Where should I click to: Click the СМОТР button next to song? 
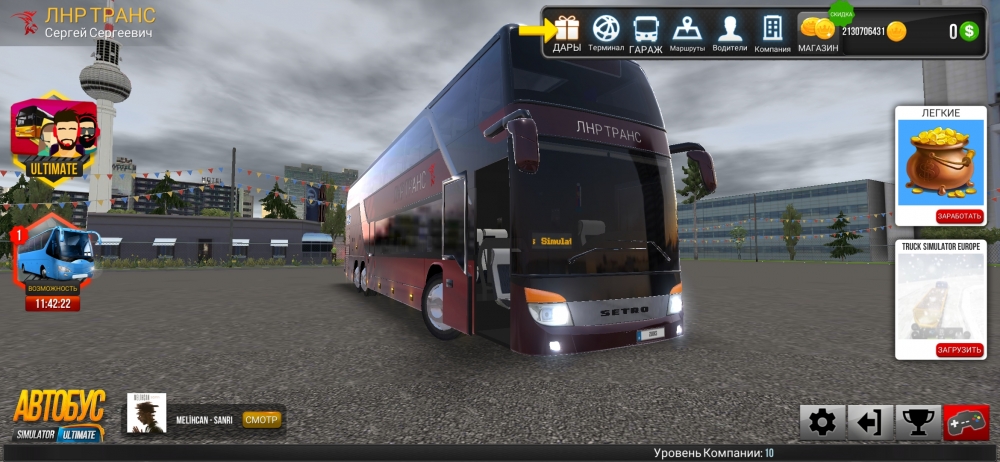click(x=261, y=419)
